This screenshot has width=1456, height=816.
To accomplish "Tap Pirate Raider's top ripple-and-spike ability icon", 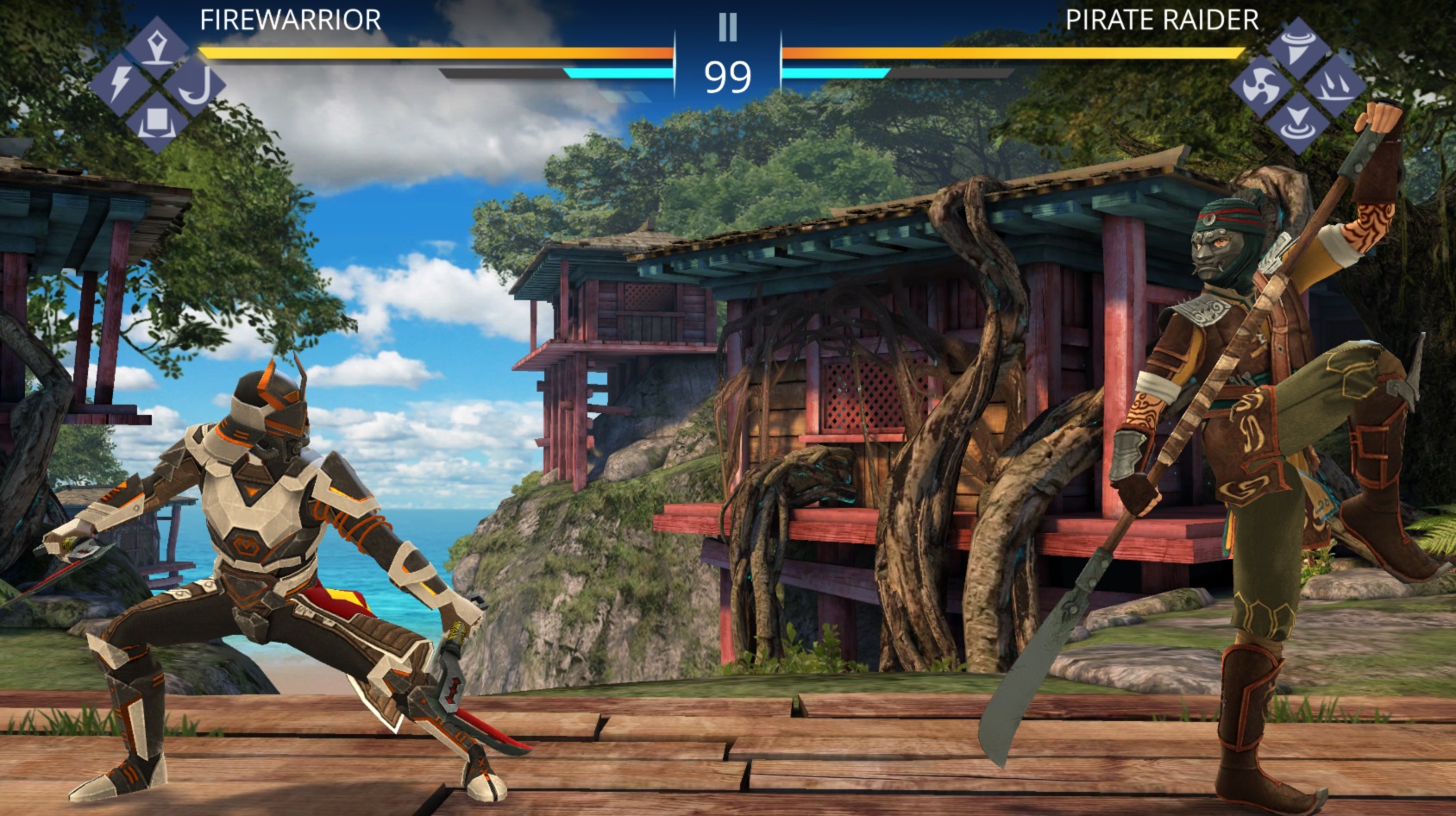I will coord(1298,47).
